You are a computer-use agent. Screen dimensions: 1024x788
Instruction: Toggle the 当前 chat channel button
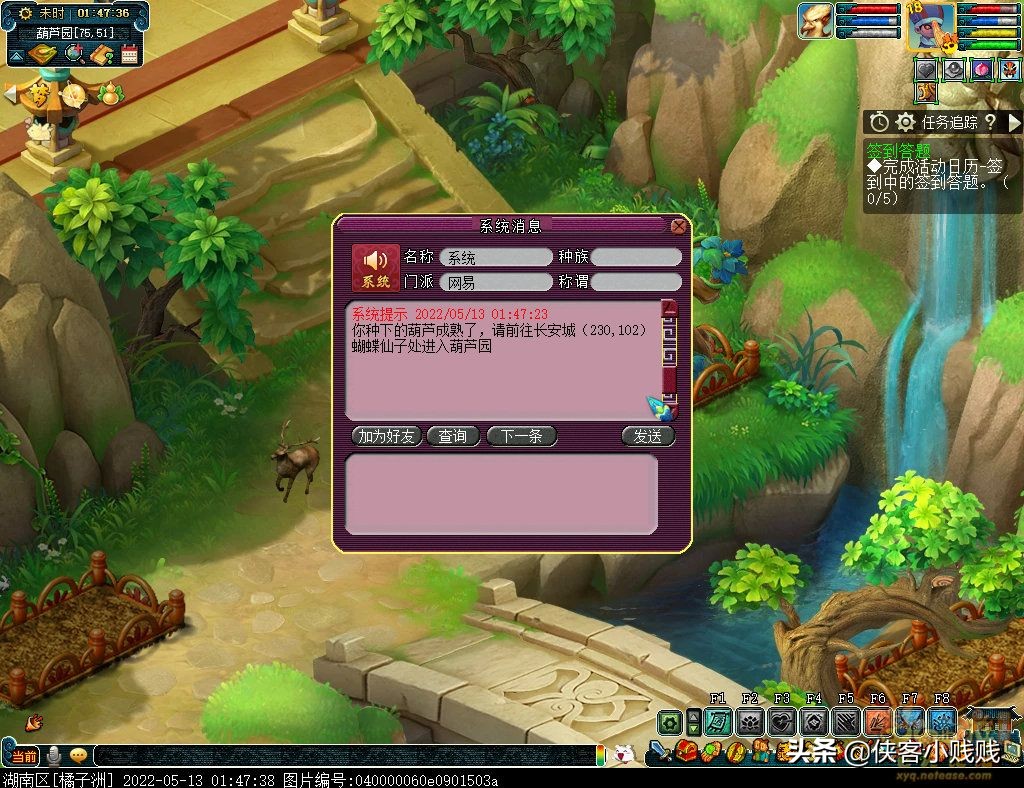(x=24, y=756)
